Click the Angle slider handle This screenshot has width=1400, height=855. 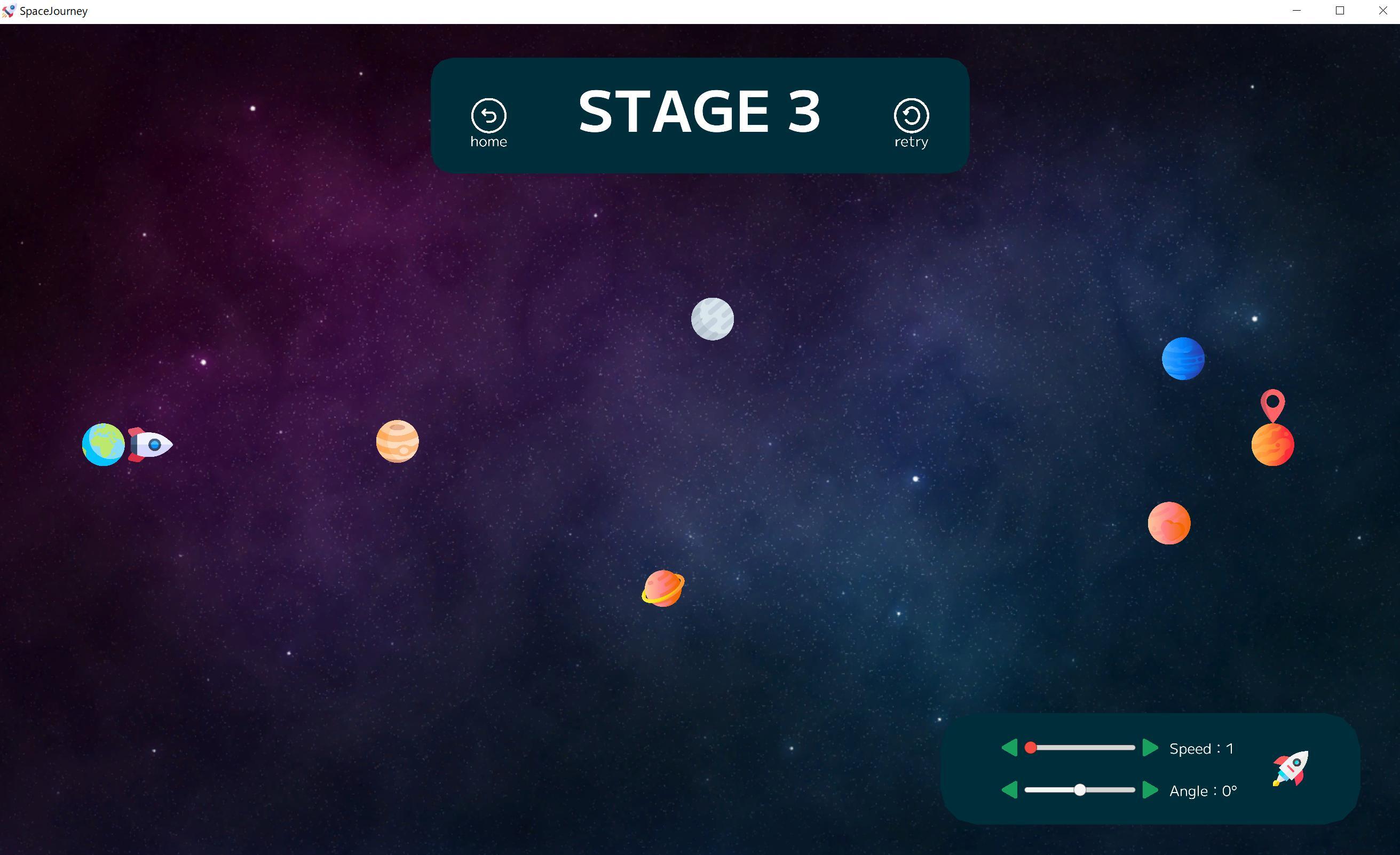pyautogui.click(x=1080, y=790)
